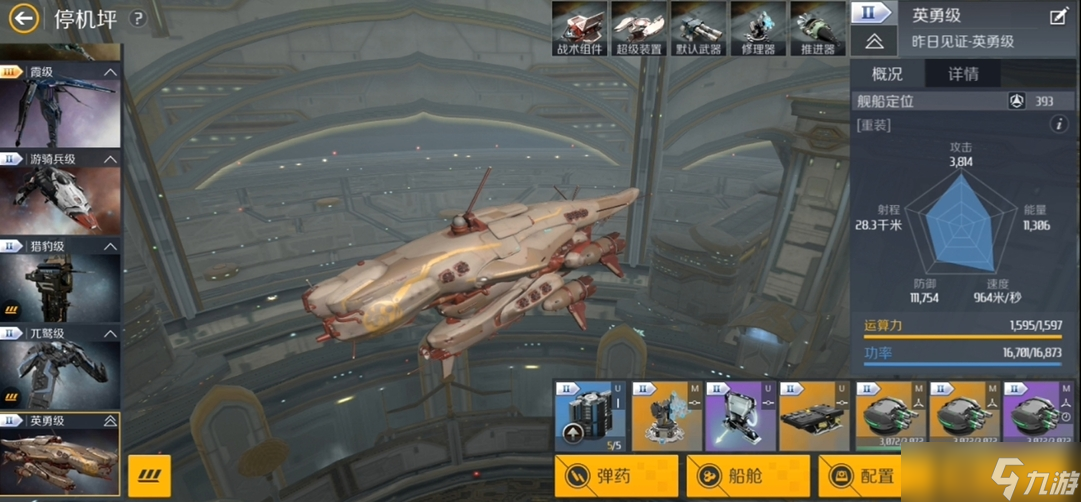Switch to the 概况 overview tab
1081x502 pixels.
[887, 74]
